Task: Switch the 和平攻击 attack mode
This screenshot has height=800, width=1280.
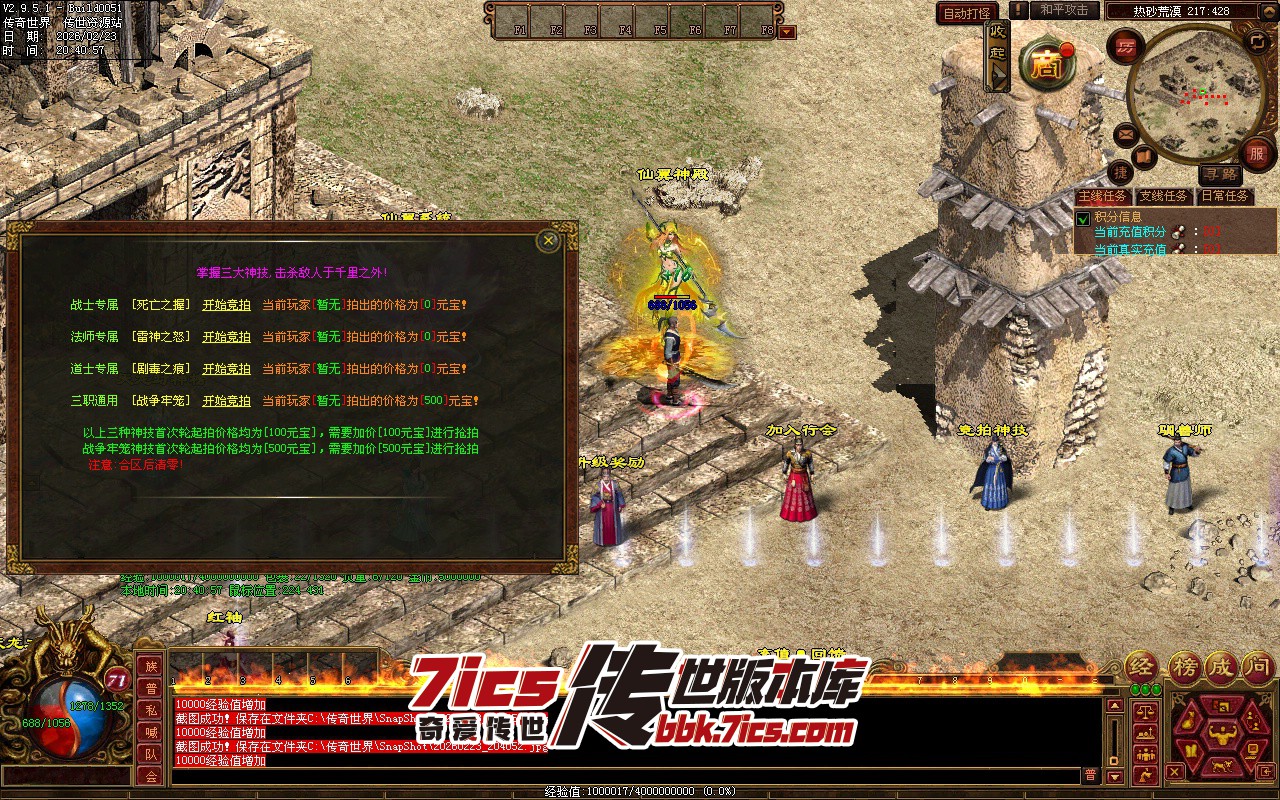Action: click(1063, 10)
